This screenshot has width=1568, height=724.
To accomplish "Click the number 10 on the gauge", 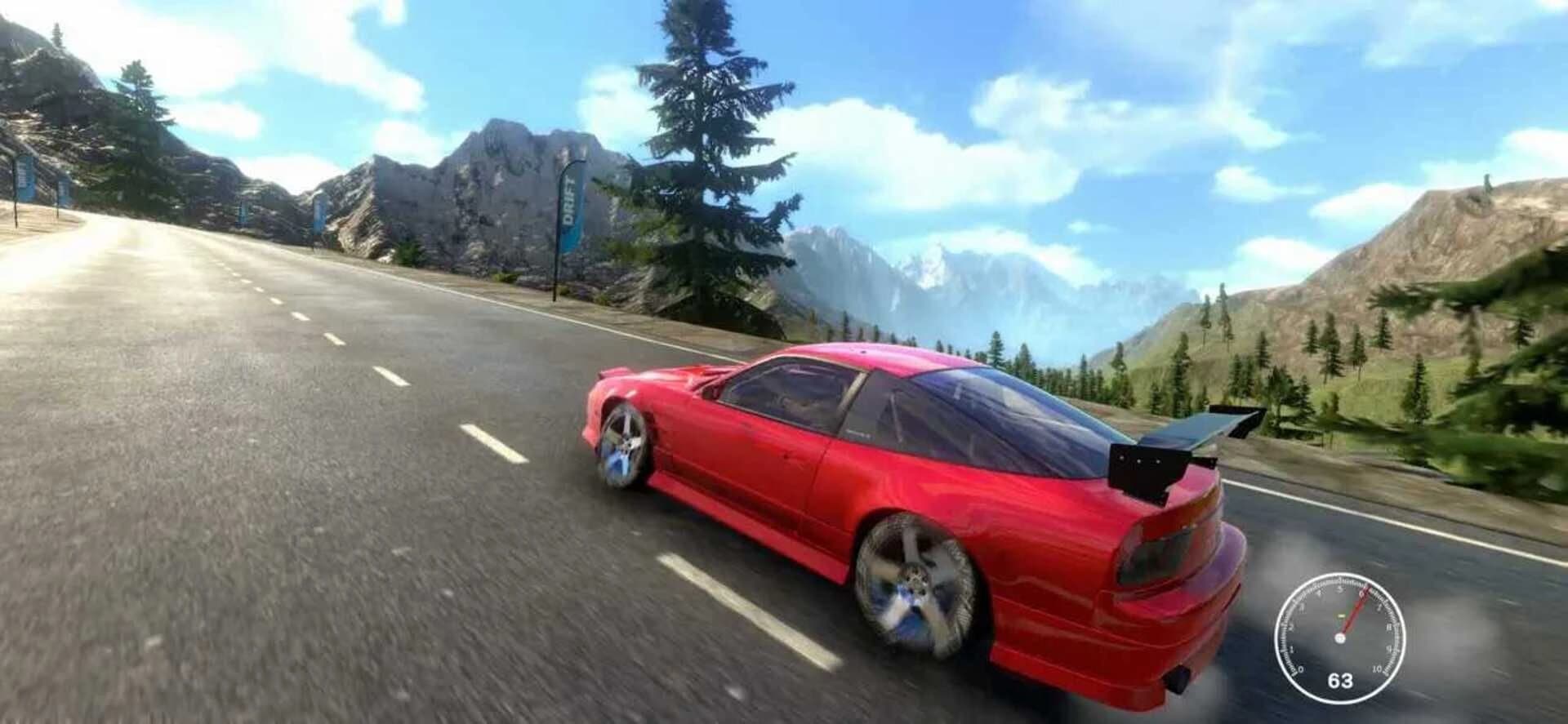I will pos(1377,668).
